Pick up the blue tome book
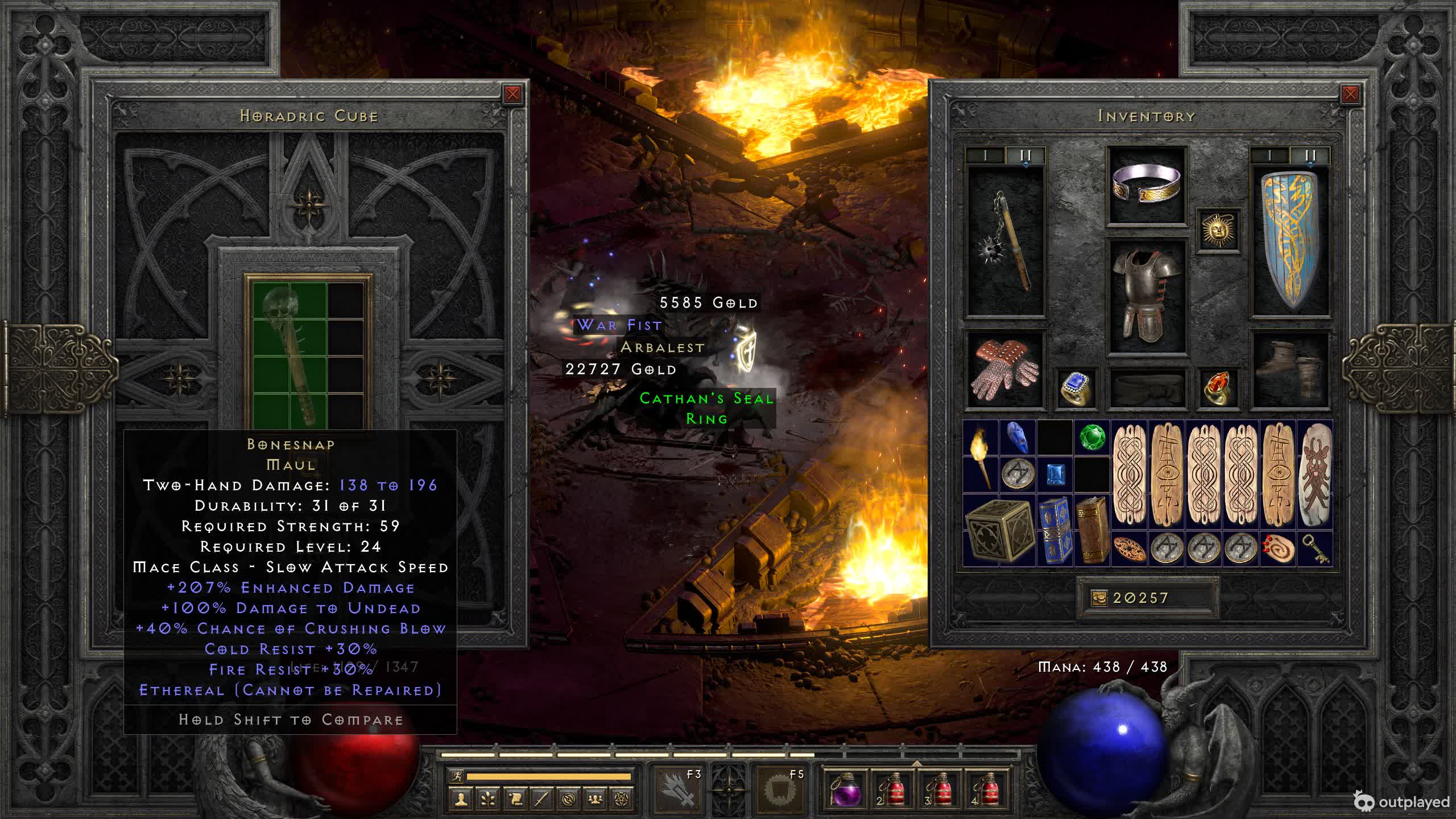Viewport: 1456px width, 819px height. [1054, 530]
